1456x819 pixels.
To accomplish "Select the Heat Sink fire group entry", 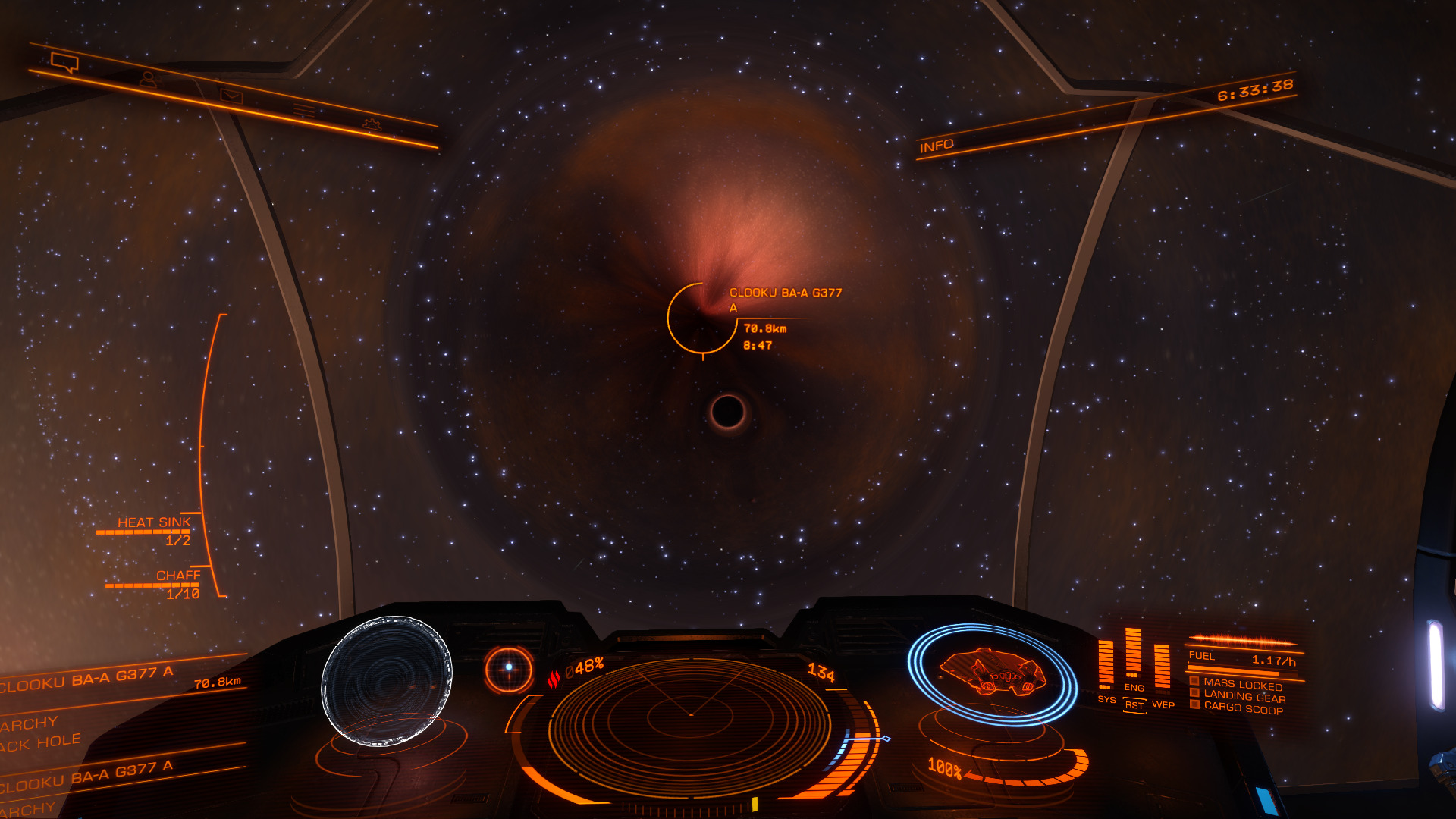I will coord(153,522).
